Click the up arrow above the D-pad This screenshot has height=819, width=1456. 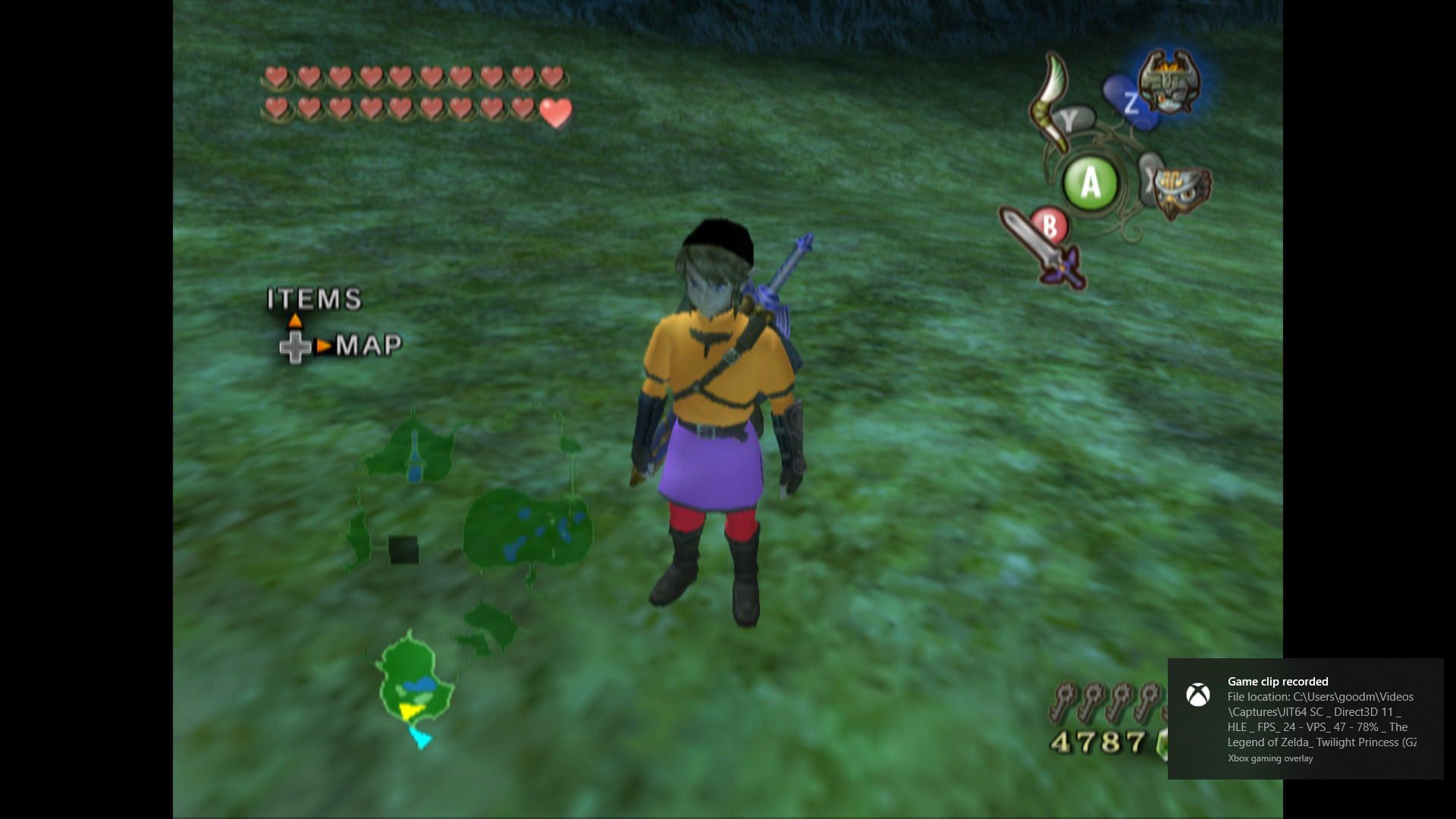coord(294,319)
